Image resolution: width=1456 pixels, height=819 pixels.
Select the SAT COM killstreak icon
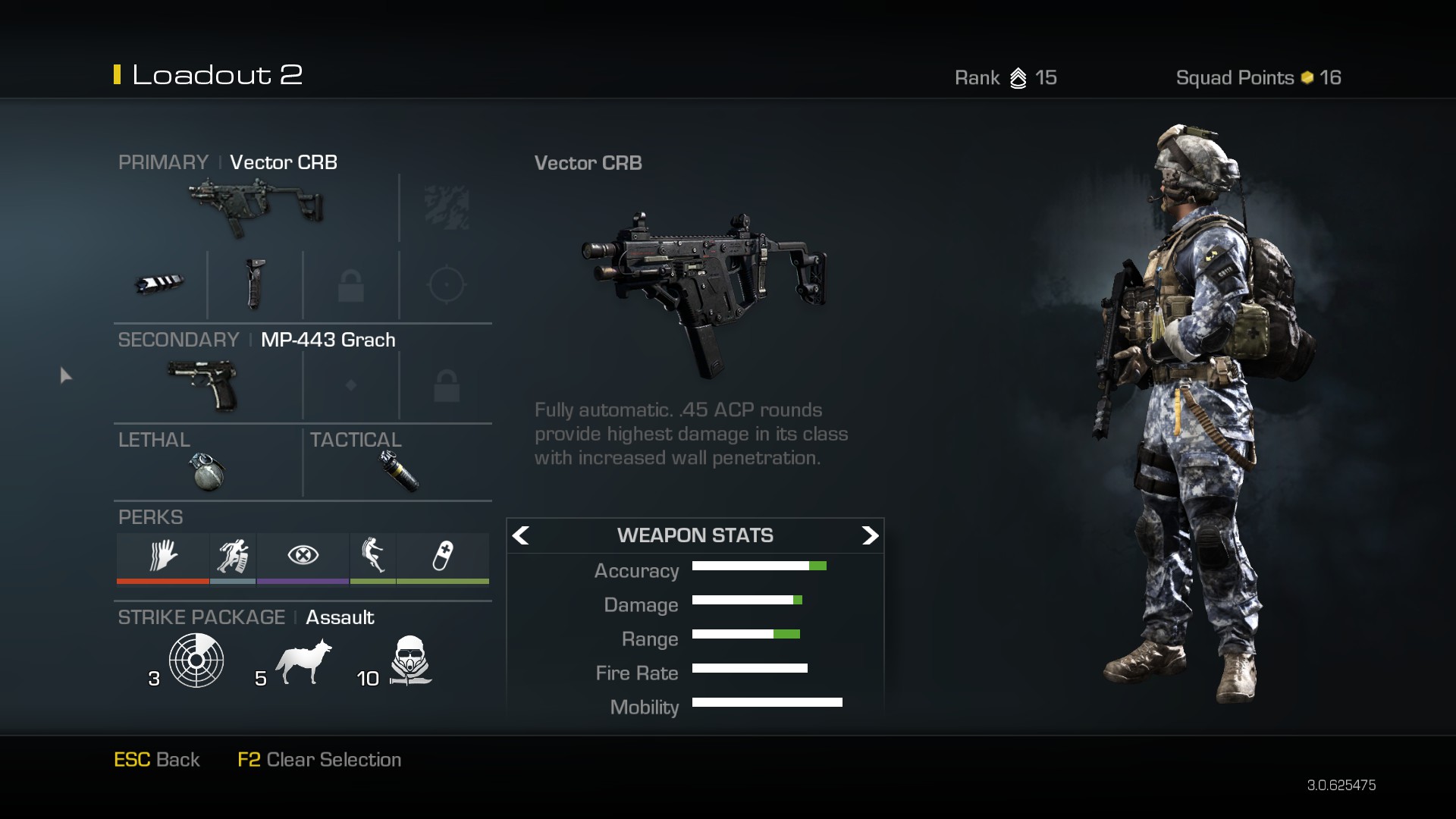pos(196,660)
